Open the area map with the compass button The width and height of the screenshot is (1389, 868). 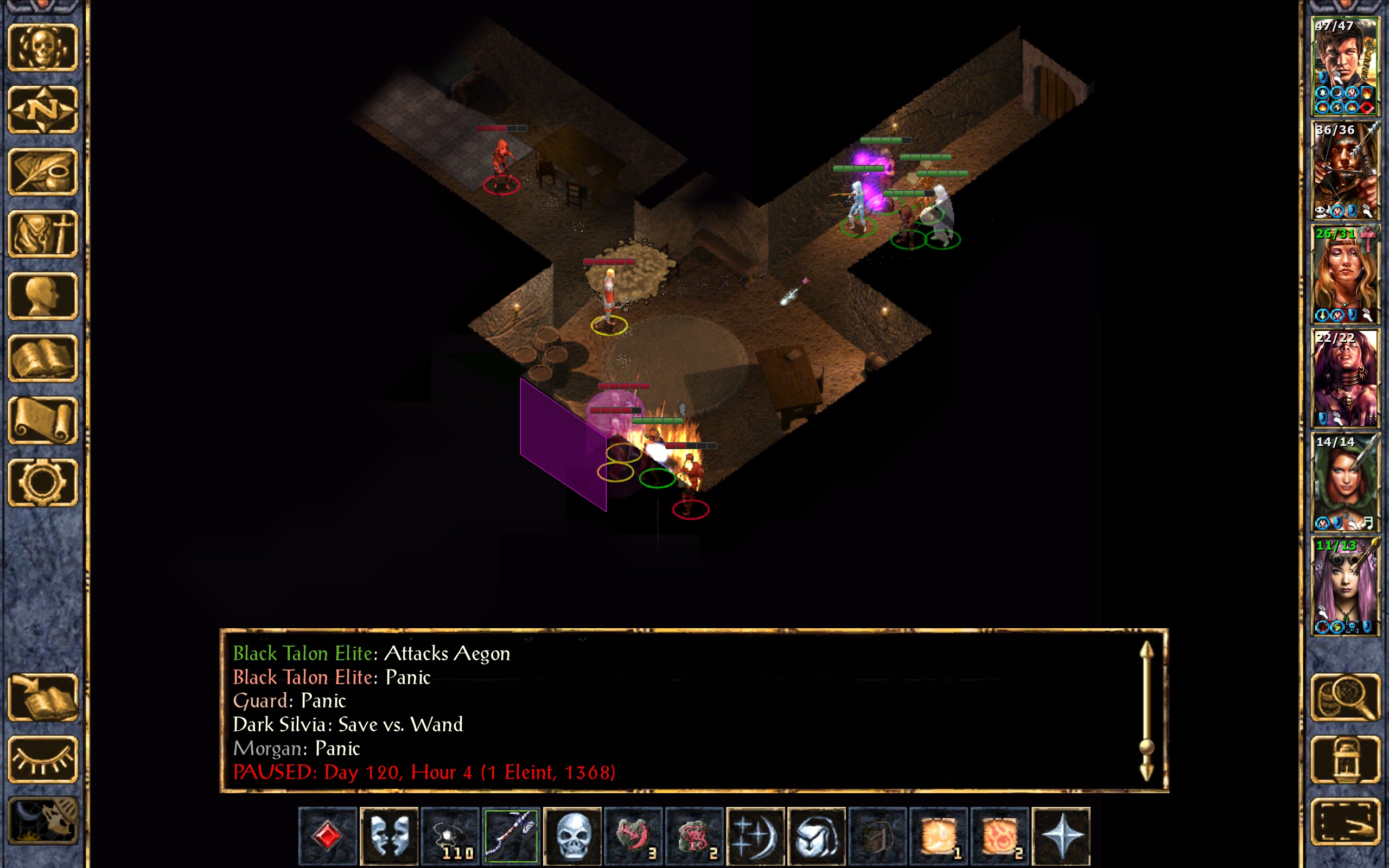(42, 109)
